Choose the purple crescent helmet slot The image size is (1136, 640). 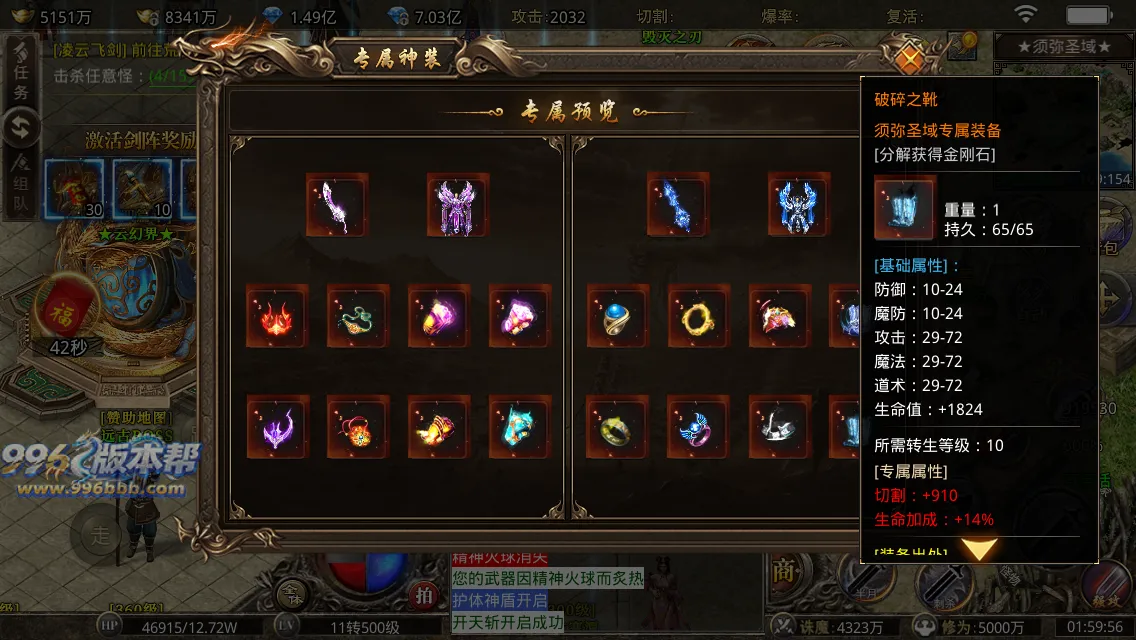pos(277,426)
